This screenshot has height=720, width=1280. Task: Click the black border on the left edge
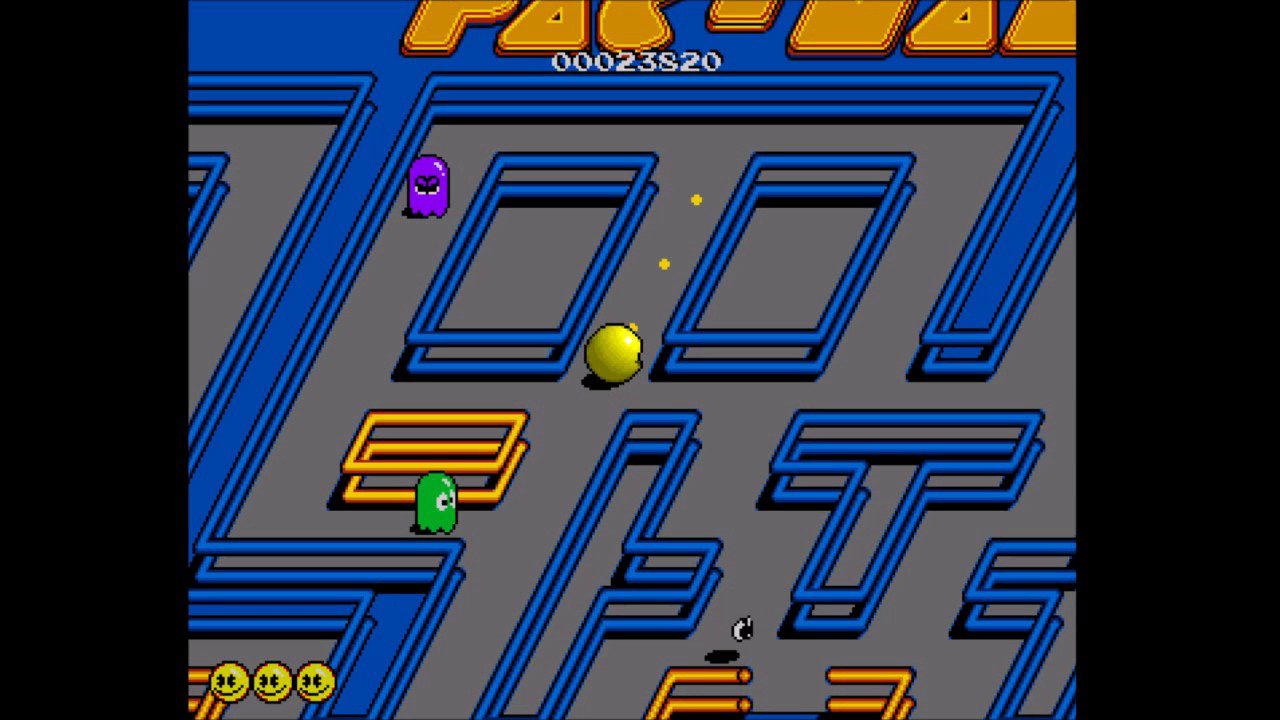(90, 360)
